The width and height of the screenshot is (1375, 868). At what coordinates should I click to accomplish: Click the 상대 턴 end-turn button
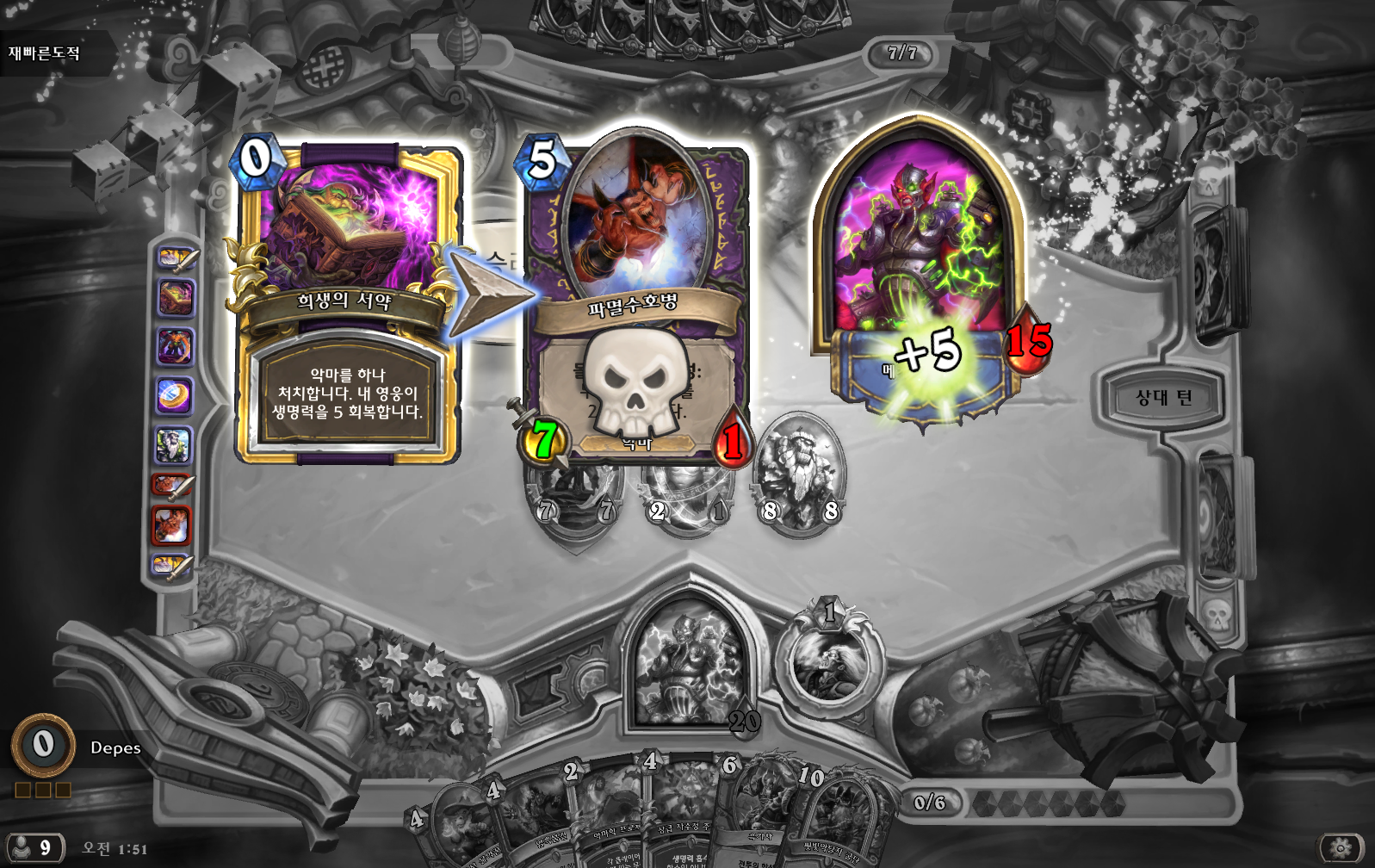click(1163, 398)
